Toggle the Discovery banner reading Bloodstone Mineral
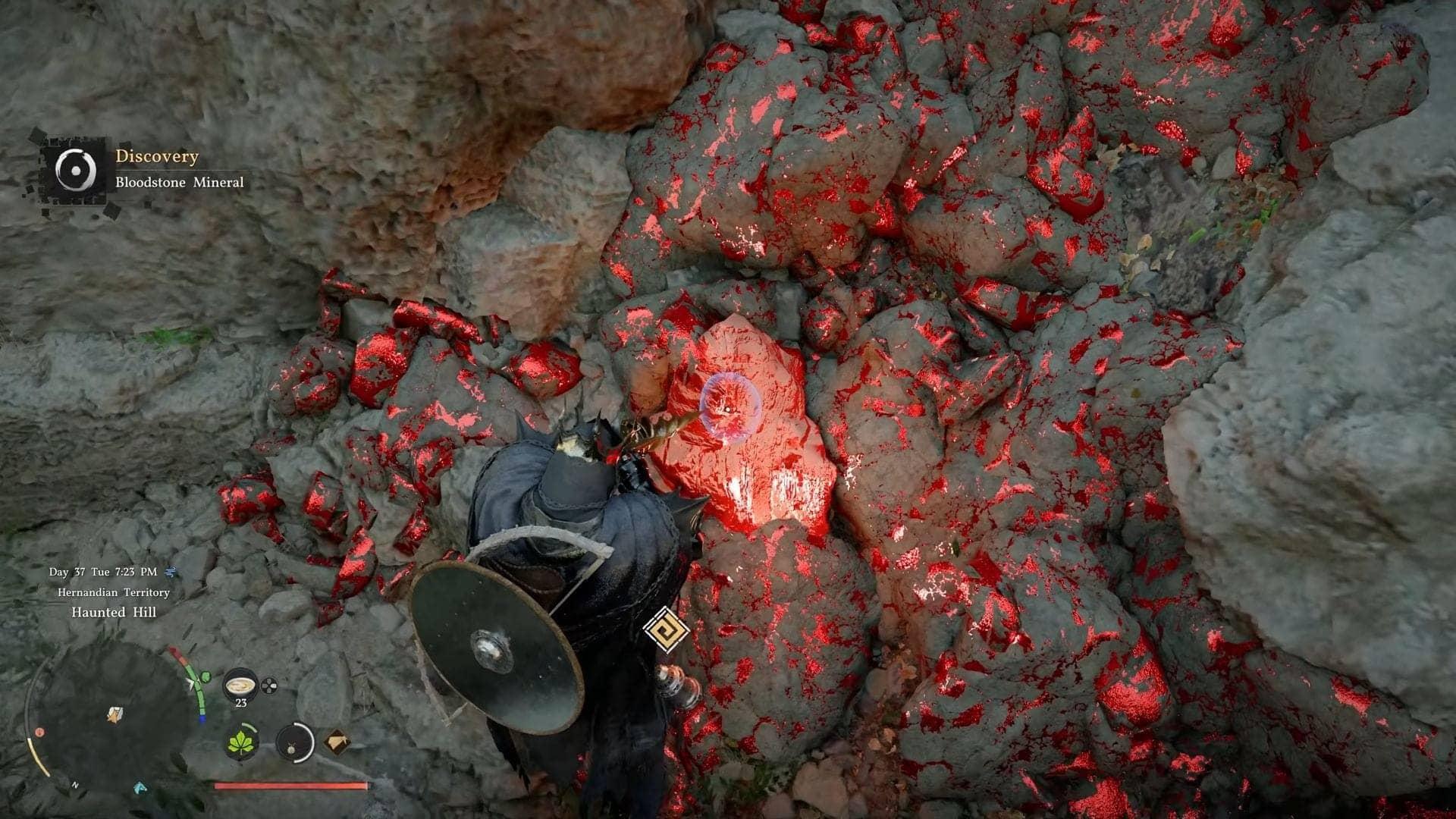Screen dimensions: 1456x819 tap(179, 182)
